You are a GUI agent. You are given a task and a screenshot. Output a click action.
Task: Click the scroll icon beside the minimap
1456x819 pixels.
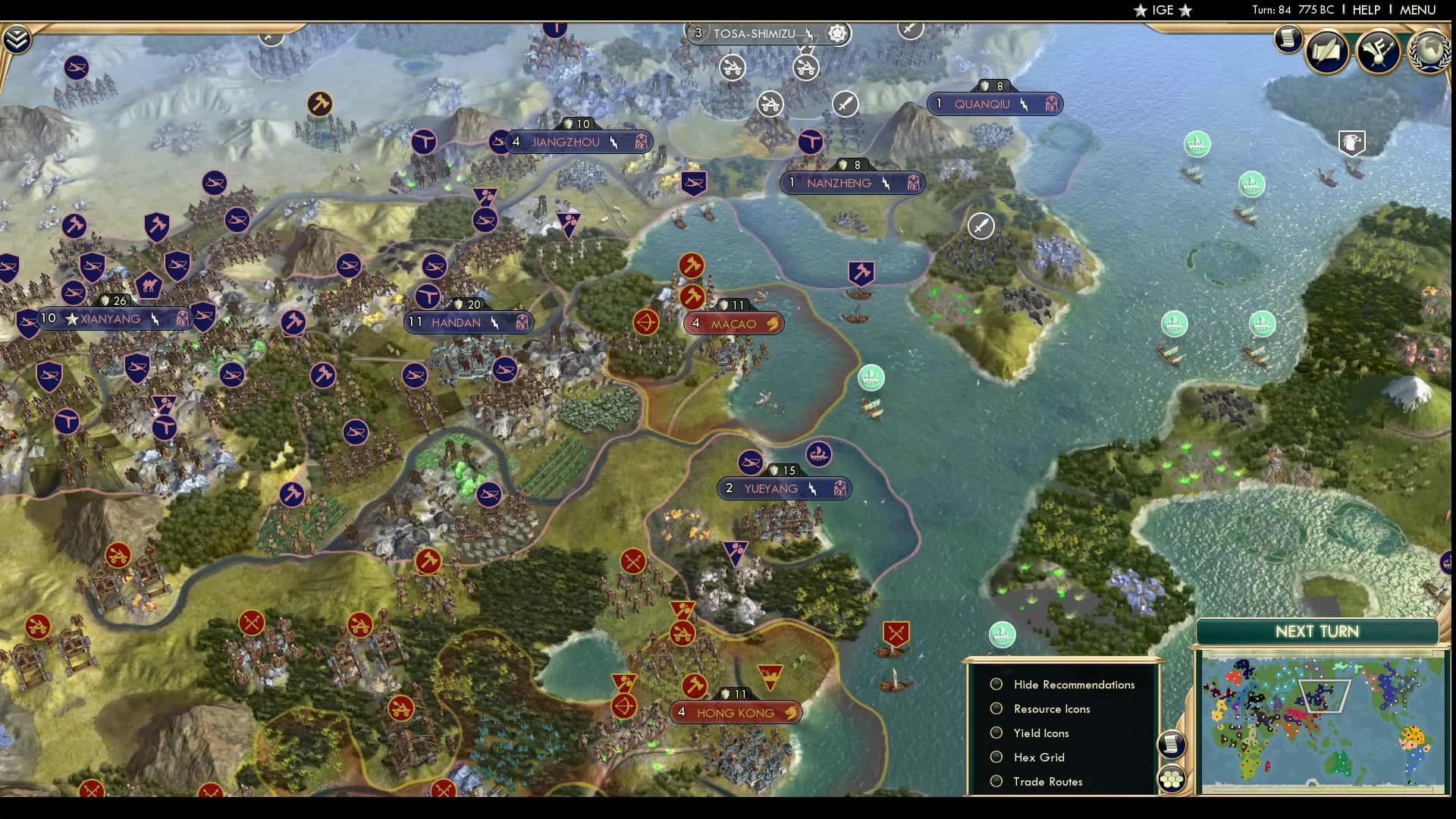[x=1172, y=745]
